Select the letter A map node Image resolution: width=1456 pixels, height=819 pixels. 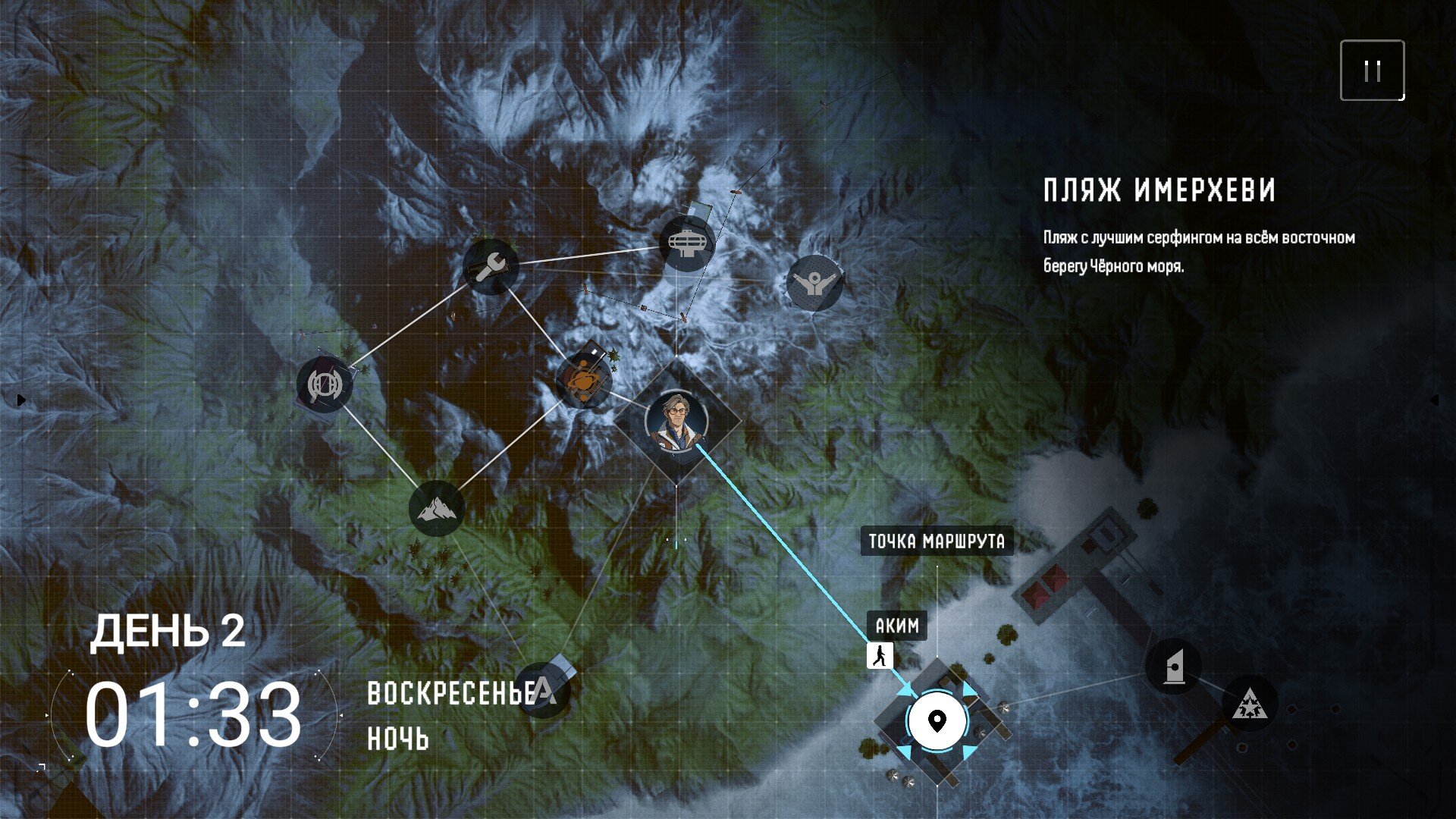click(544, 690)
